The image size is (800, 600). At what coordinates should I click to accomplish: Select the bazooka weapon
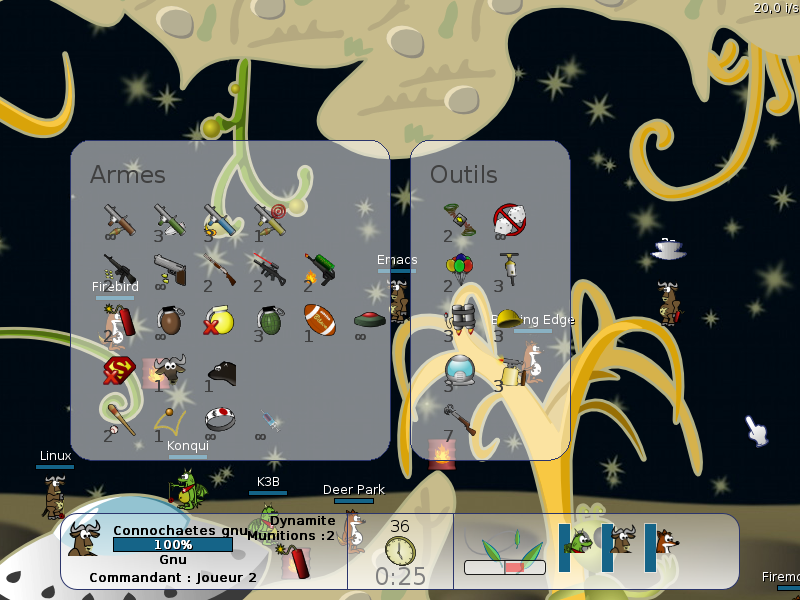[118, 218]
